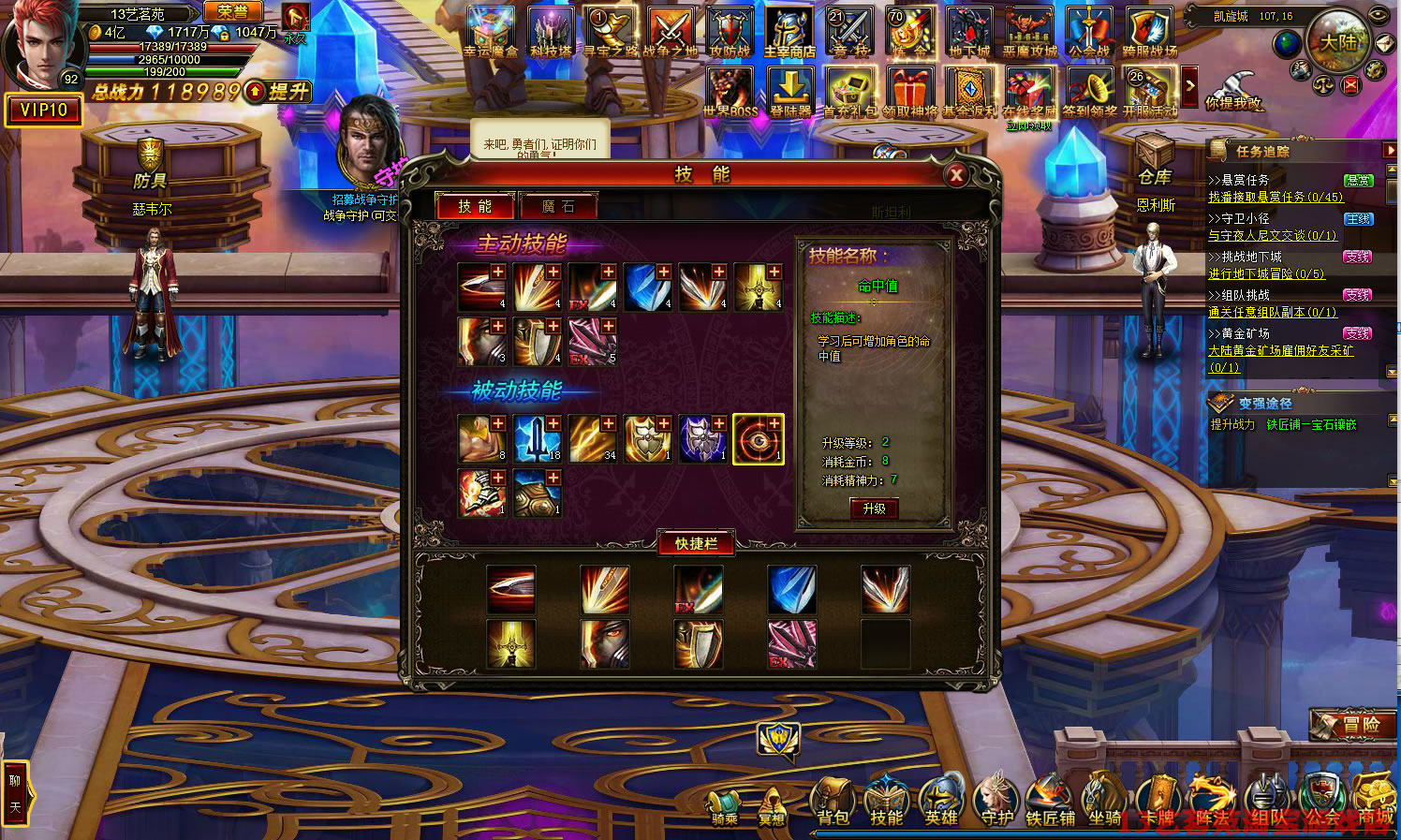Viewport: 1401px width, 840px height.
Task: Select the 命中值 eye passive skill
Action: pyautogui.click(x=758, y=439)
